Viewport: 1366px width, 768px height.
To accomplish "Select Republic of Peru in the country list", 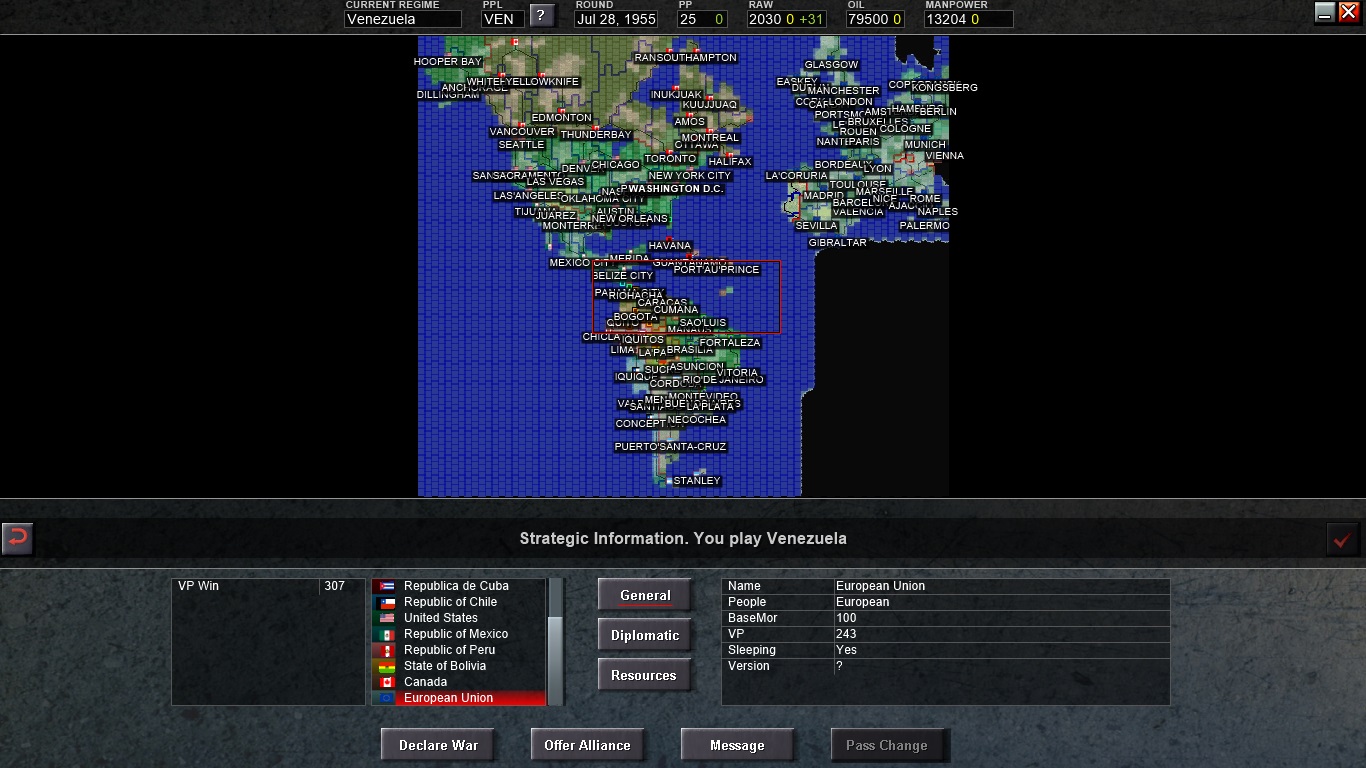I will point(450,650).
